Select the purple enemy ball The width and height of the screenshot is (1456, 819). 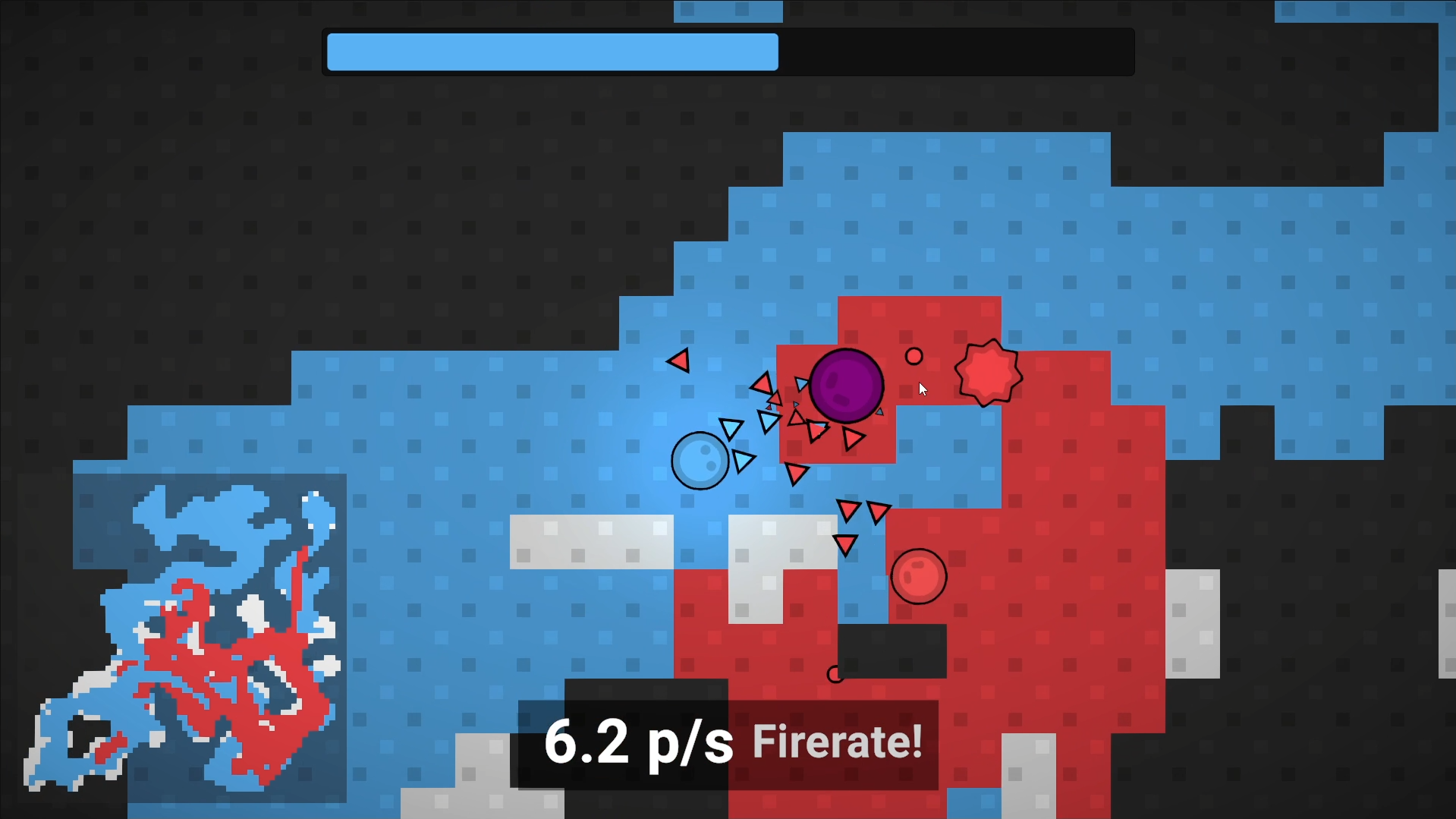click(847, 386)
